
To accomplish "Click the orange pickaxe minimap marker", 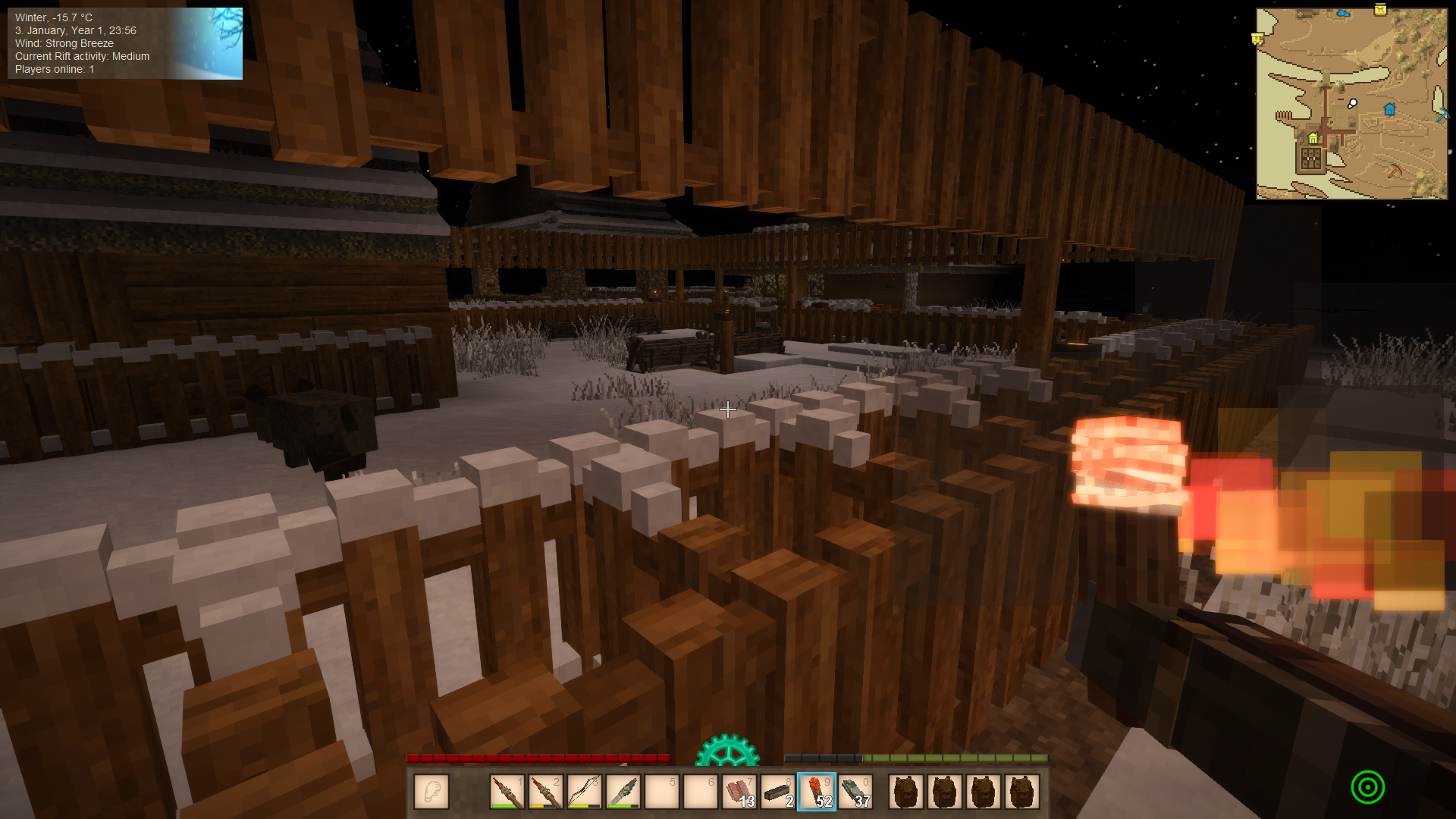I will pyautogui.click(x=1395, y=170).
